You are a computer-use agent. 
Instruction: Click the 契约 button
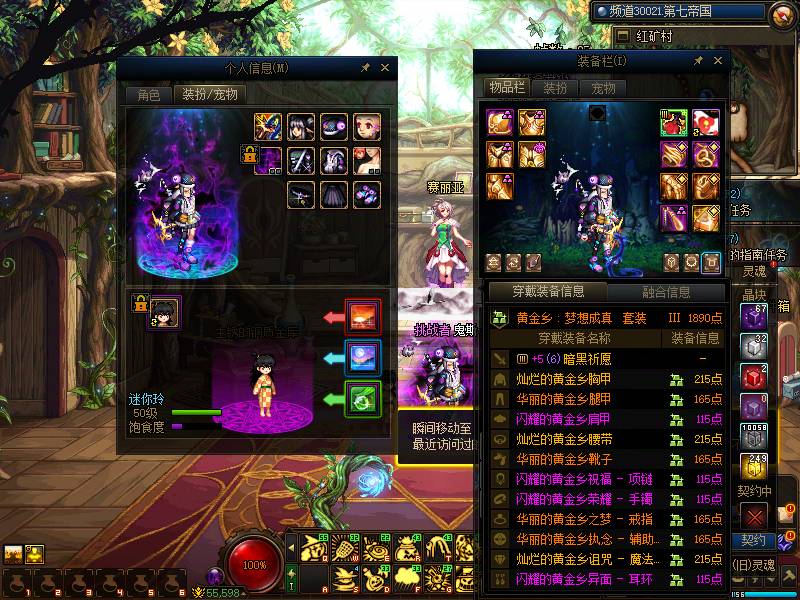coord(753,541)
